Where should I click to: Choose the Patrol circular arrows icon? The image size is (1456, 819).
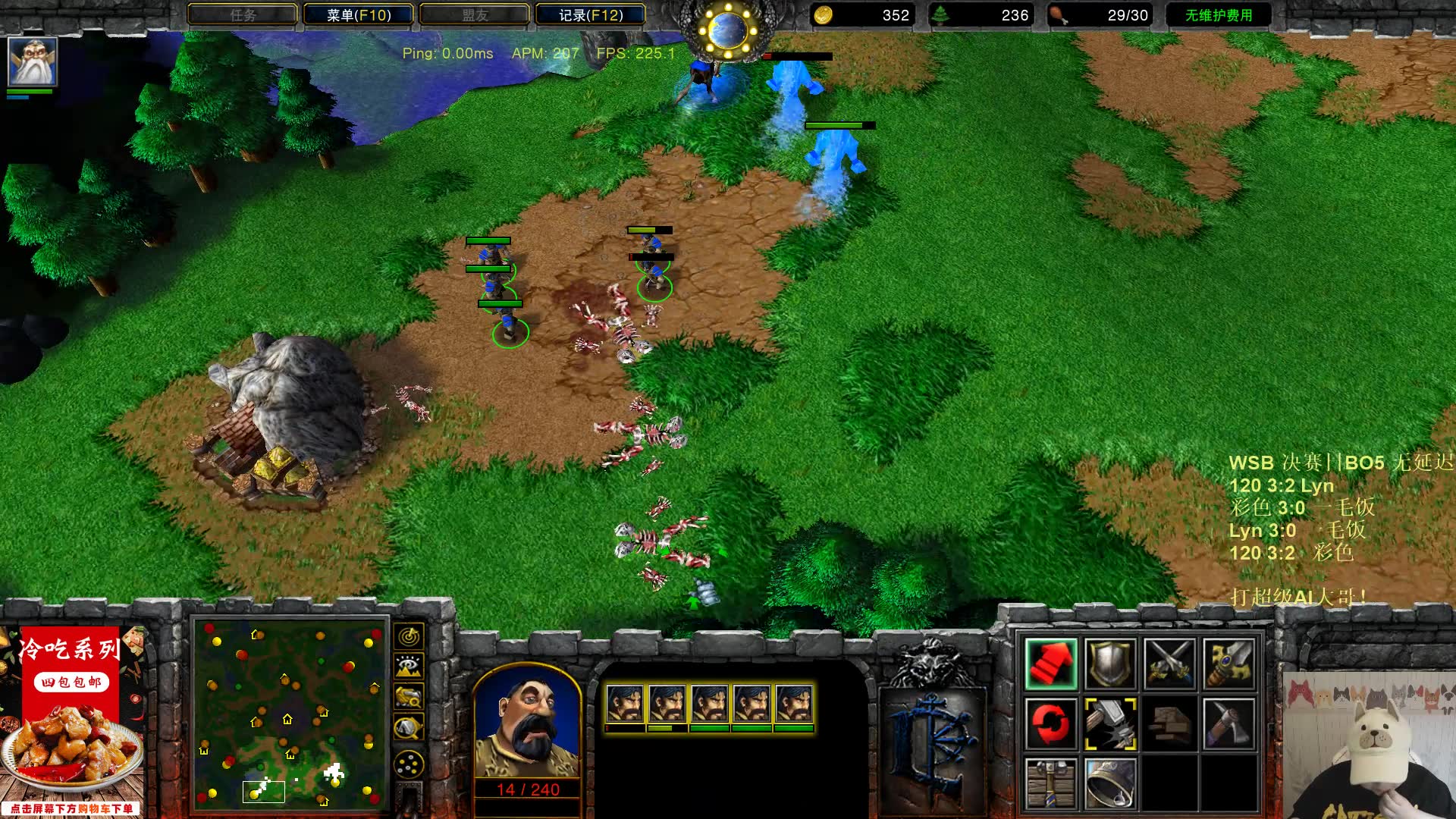[1050, 723]
